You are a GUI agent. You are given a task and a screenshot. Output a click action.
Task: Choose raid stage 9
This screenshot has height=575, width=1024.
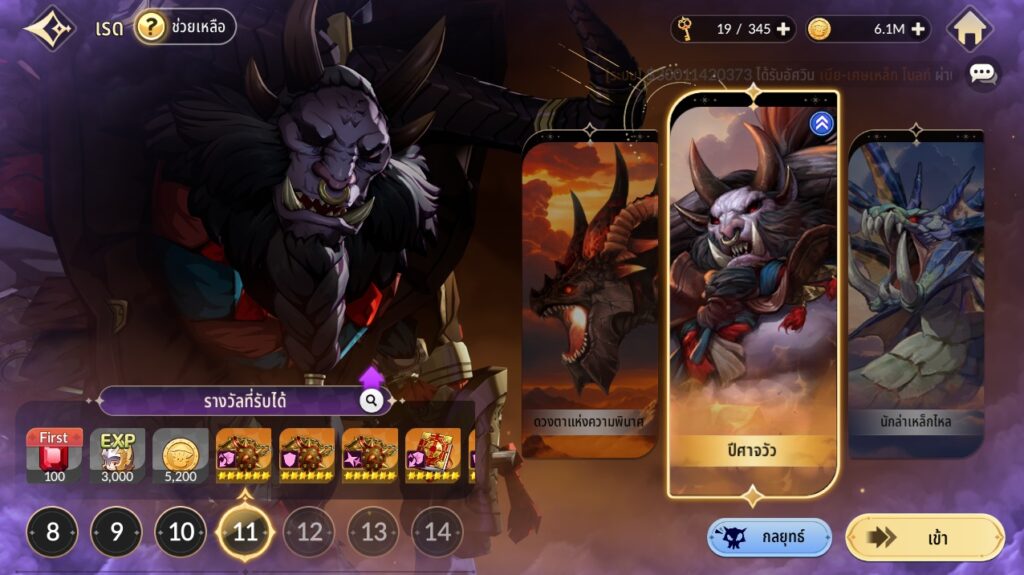(117, 532)
